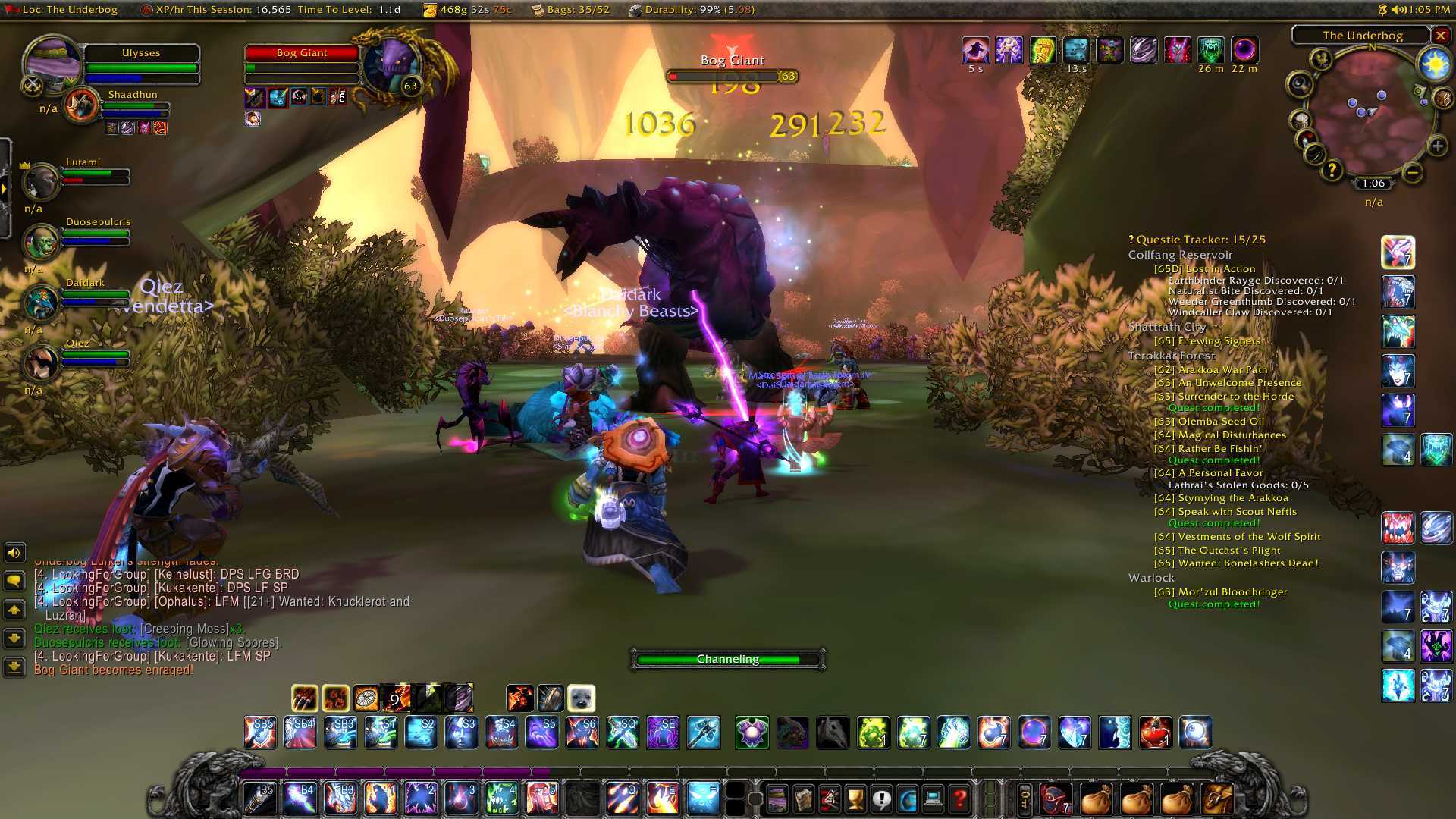
Task: Activate the action bar ability bound to Q
Action: click(622, 799)
